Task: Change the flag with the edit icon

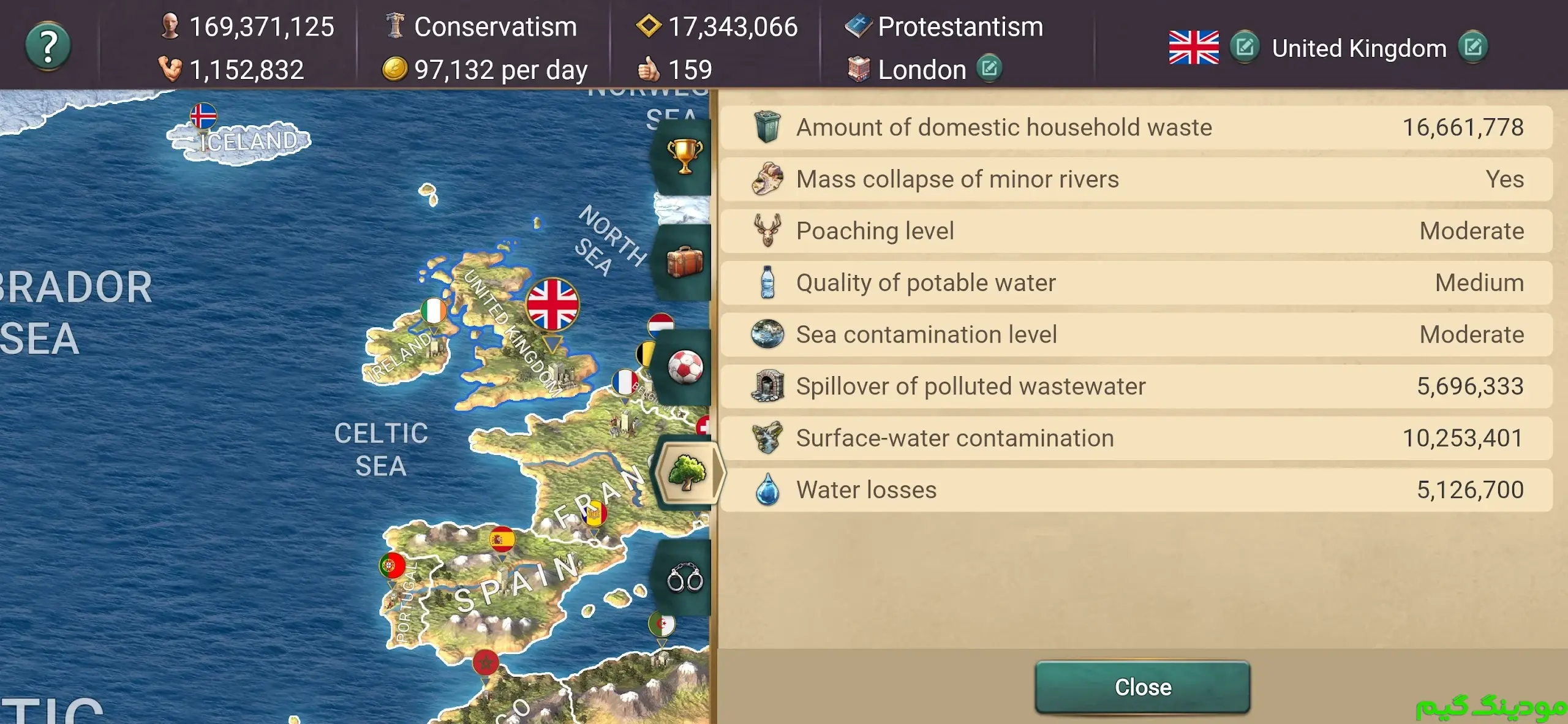Action: click(x=1245, y=47)
